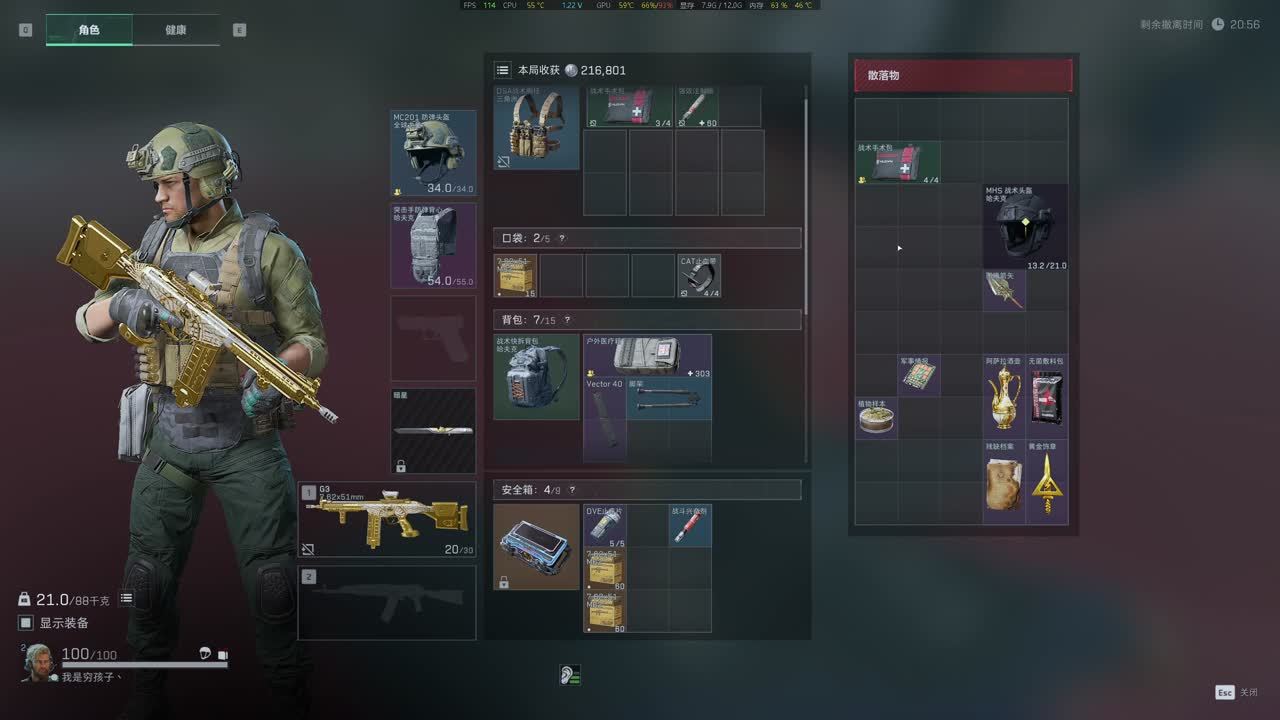Select the CAT tourniquet in pockets
The image size is (1280, 720).
tap(700, 276)
